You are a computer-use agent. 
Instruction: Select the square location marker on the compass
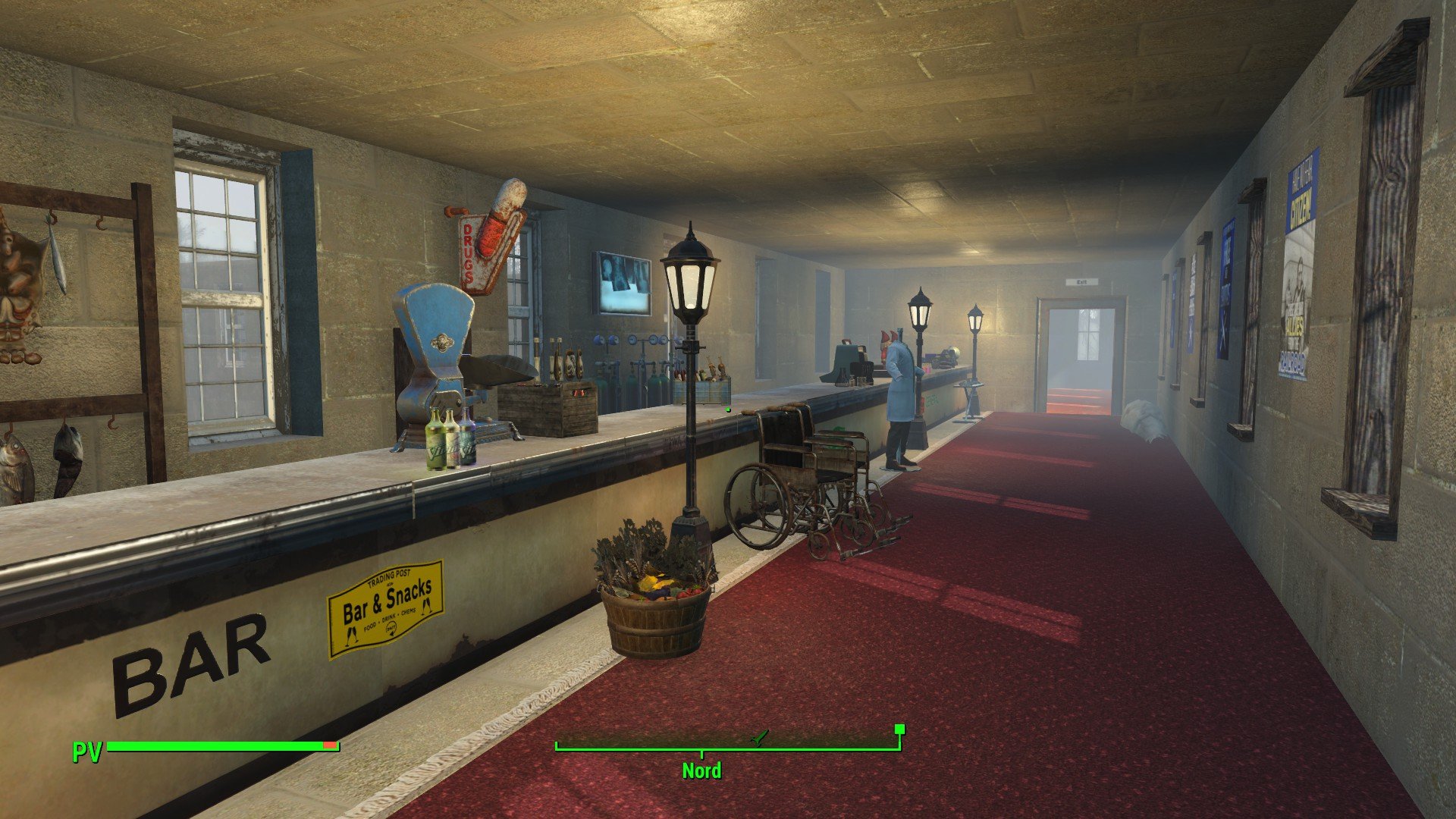899,730
